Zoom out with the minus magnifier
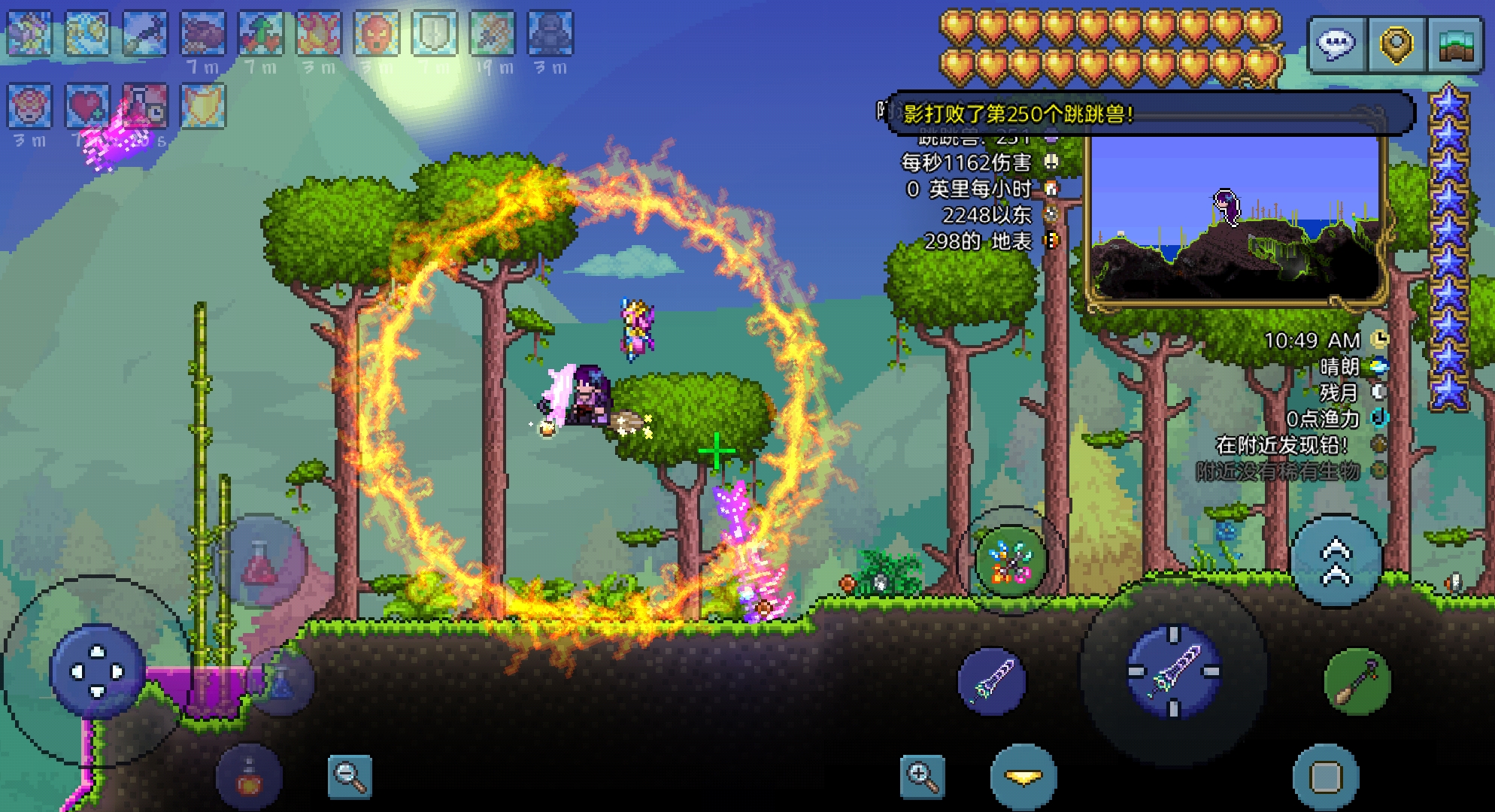The image size is (1495, 812). click(x=350, y=776)
